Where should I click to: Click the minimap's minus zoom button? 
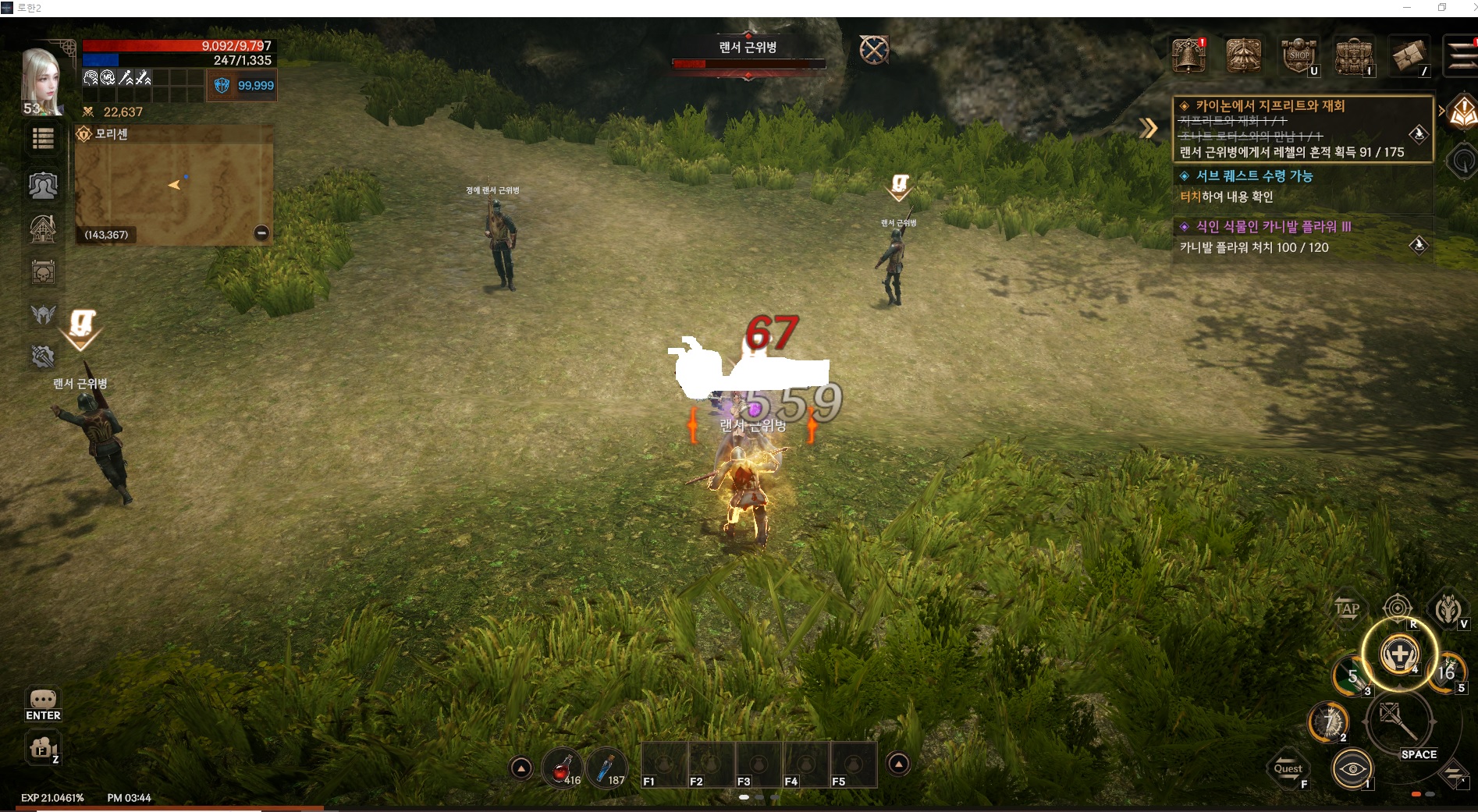point(261,232)
